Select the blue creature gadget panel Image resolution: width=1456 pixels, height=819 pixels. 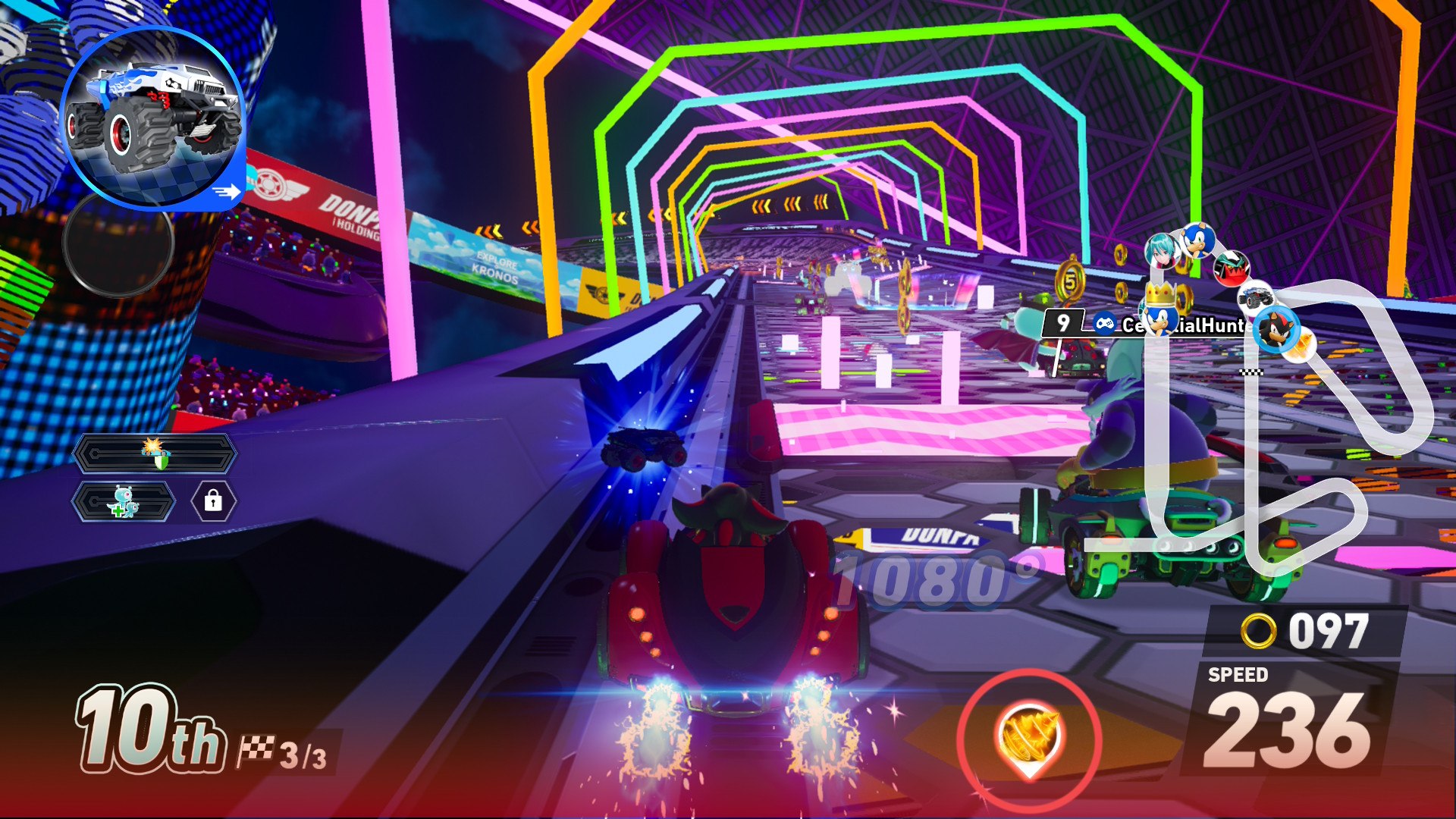coord(124,502)
